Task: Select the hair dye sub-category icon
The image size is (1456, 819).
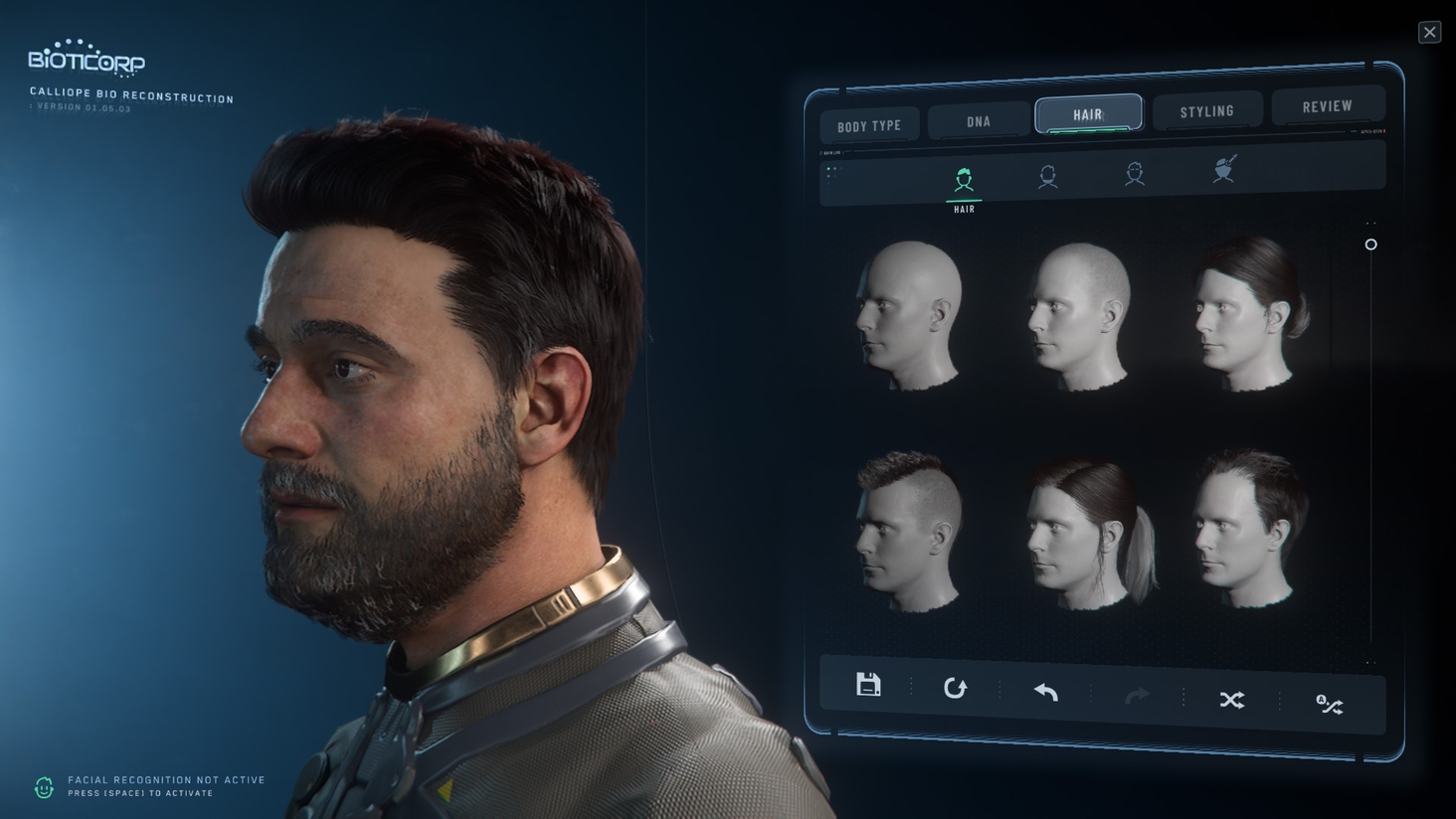Action: [x=1224, y=169]
